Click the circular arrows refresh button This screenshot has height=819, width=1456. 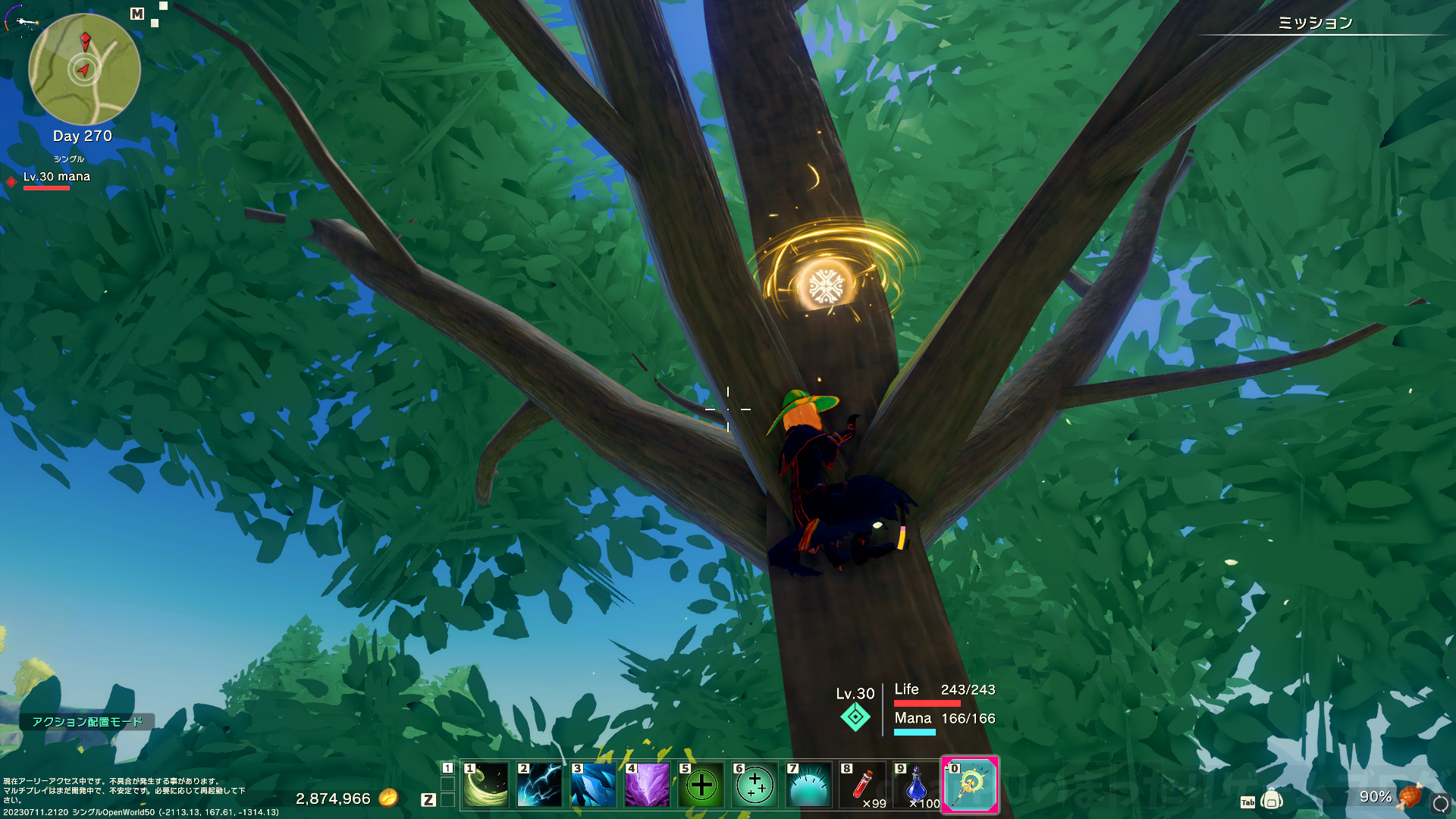pyautogui.click(x=1440, y=802)
